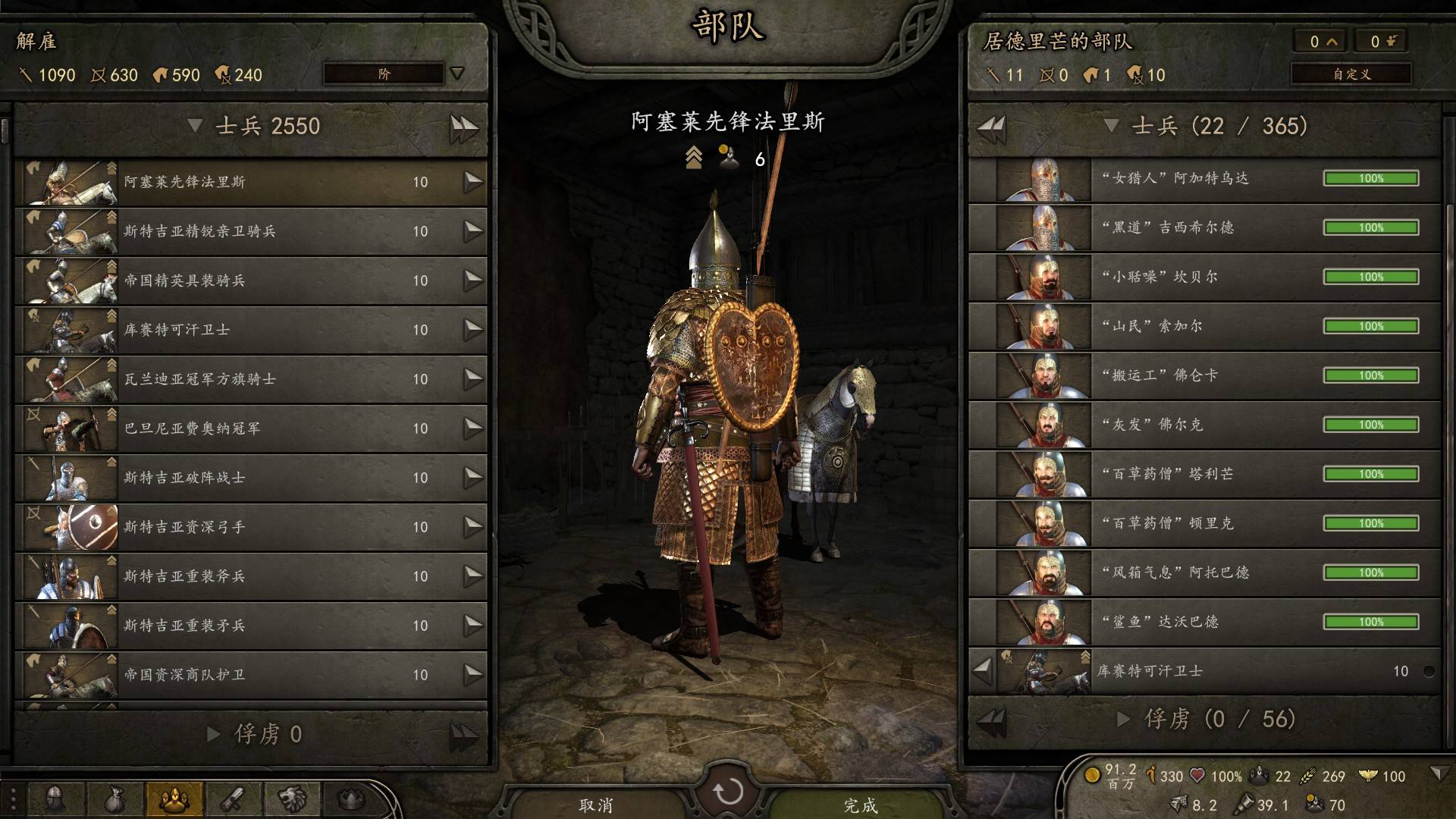This screenshot has height=819, width=1456.
Task: Collapse the left 士兵 2550 section
Action: [x=195, y=126]
